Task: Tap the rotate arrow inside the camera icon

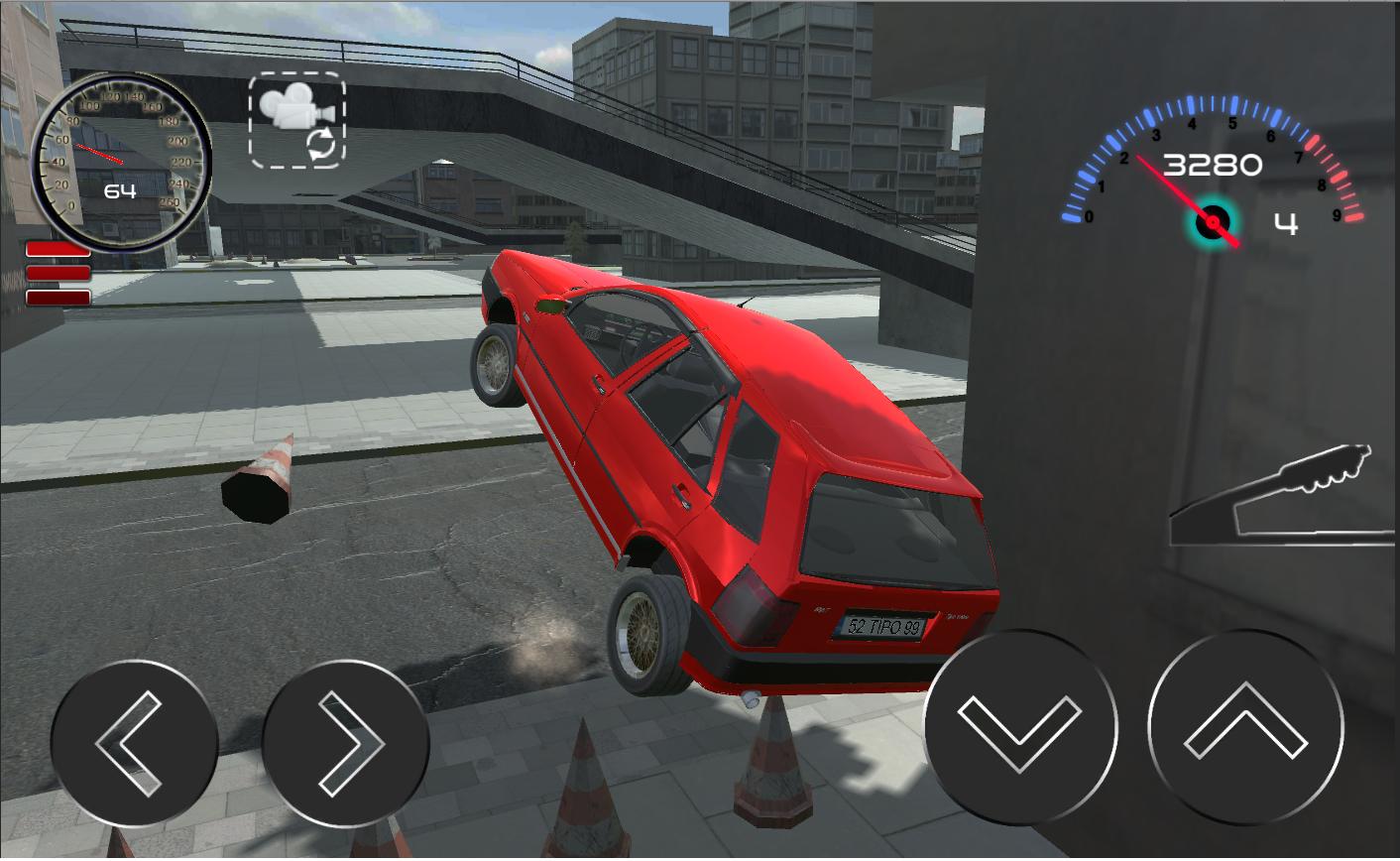Action: (x=319, y=145)
